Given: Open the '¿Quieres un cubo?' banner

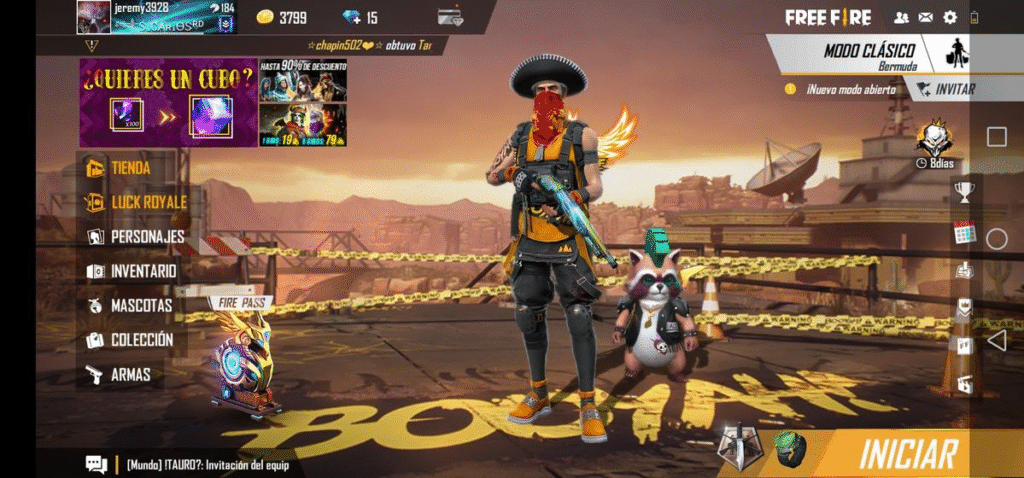Looking at the screenshot, I should [168, 102].
